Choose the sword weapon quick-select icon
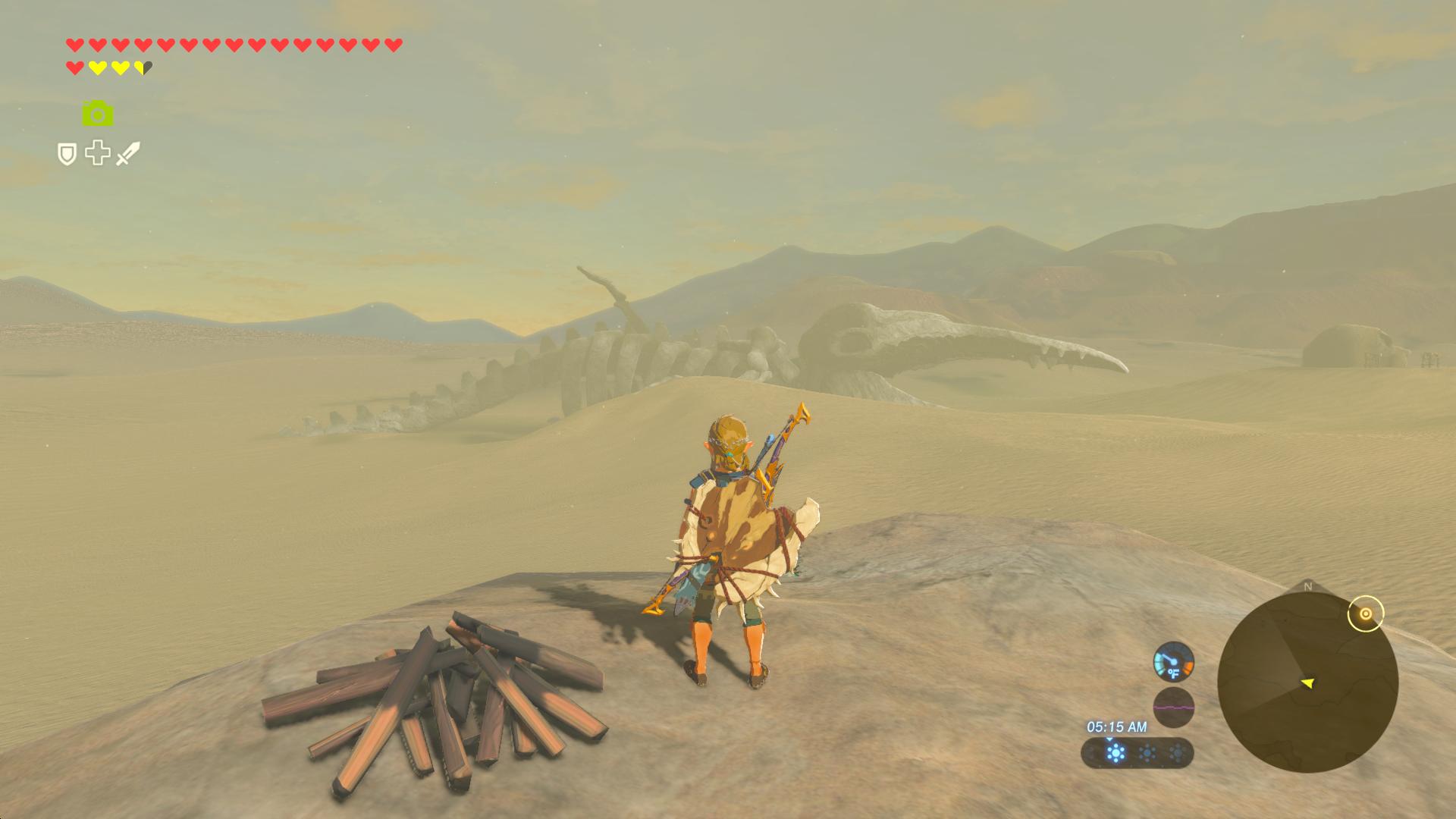 click(128, 153)
